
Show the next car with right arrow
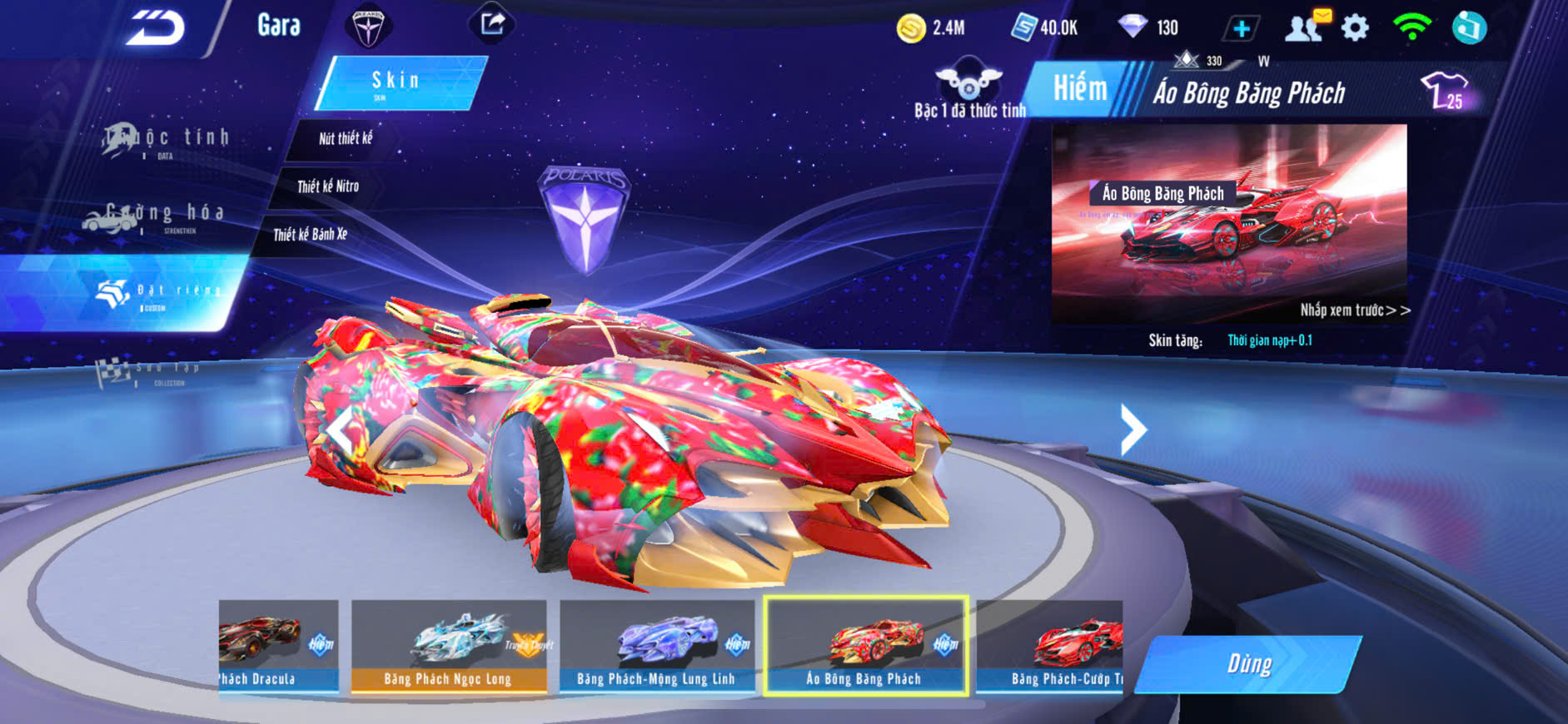tap(1132, 429)
